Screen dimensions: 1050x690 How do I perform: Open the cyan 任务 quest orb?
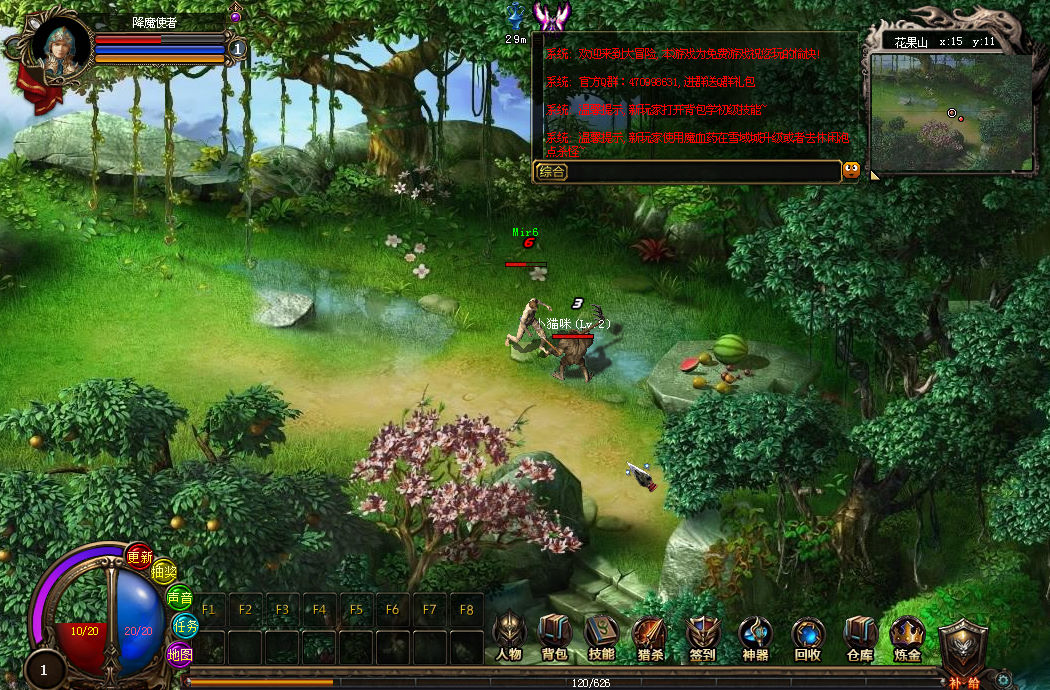[x=185, y=626]
